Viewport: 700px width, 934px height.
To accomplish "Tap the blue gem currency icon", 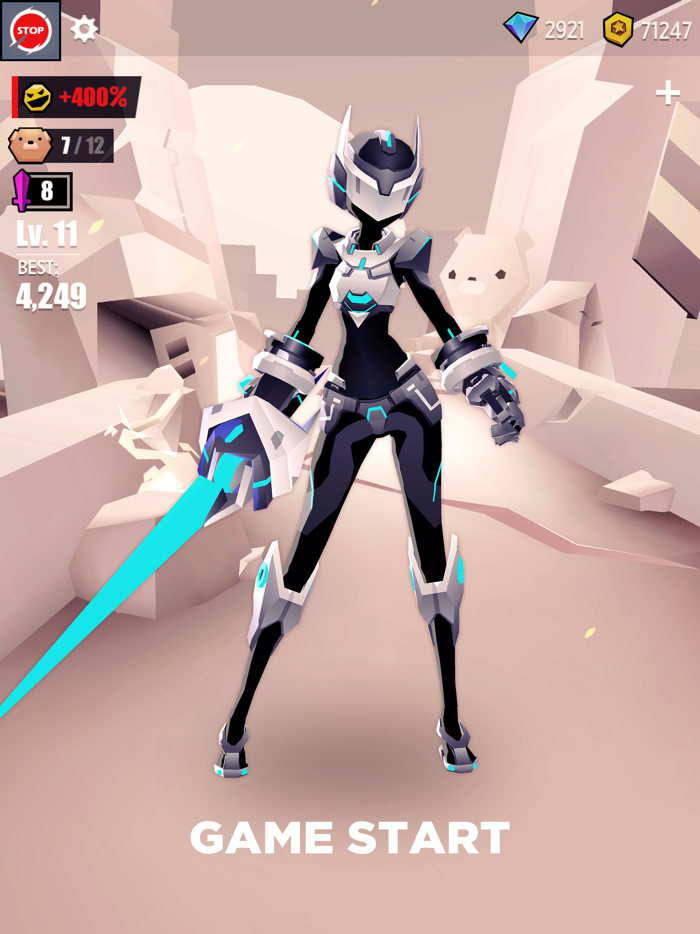I will click(520, 29).
